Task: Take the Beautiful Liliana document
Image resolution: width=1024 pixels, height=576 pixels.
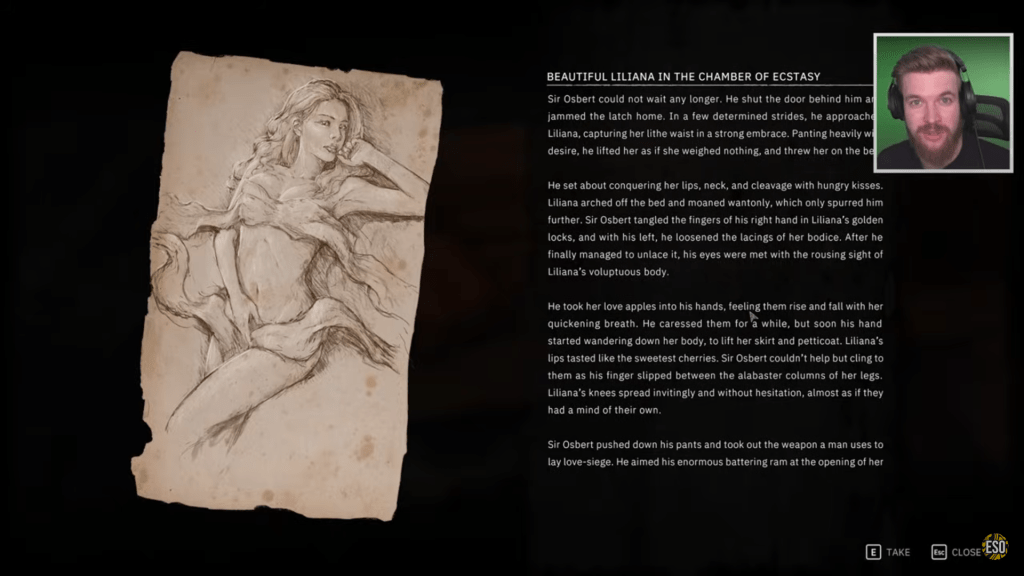Action: (x=888, y=552)
